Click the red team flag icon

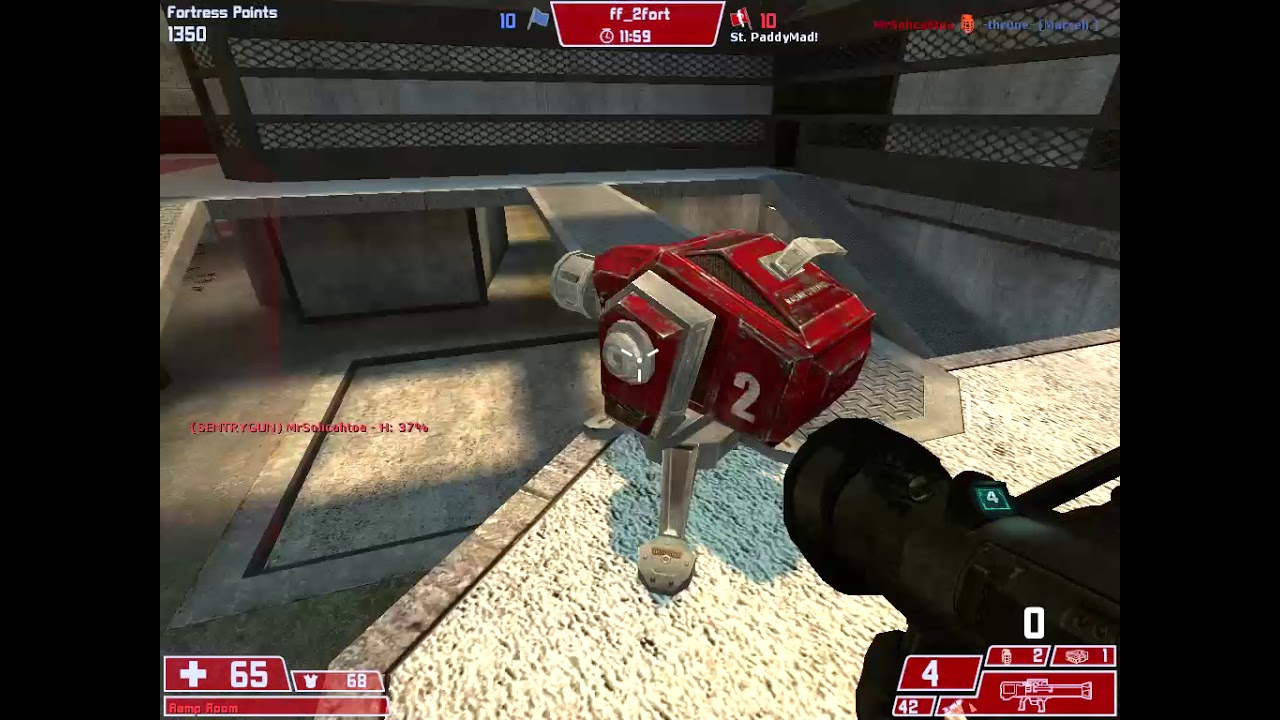point(740,19)
